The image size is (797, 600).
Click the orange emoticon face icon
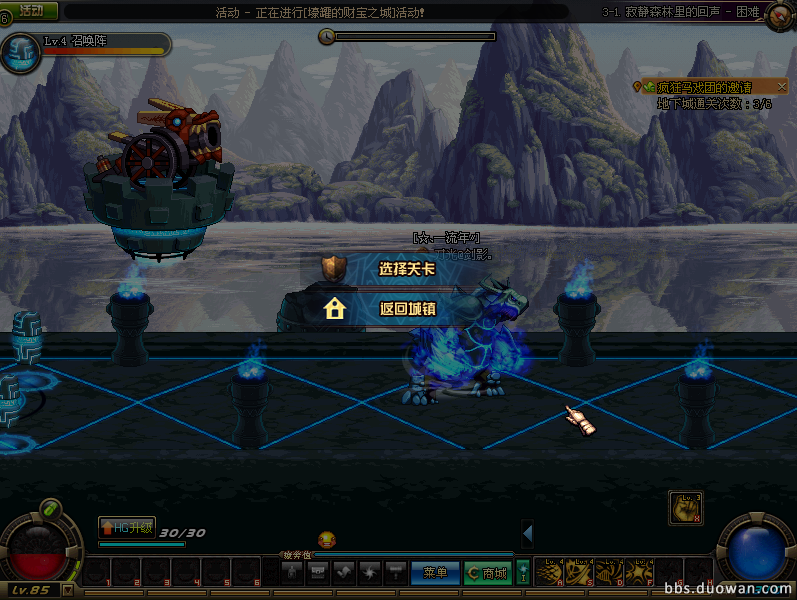click(326, 540)
